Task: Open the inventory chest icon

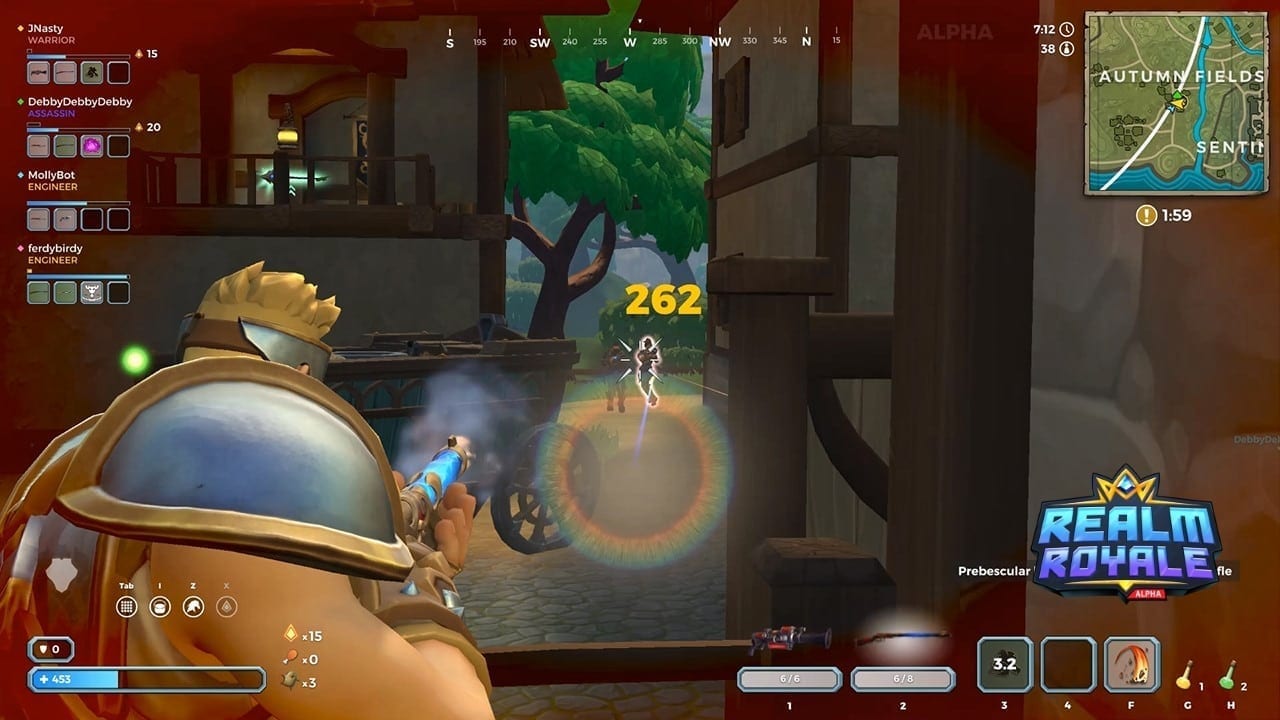Action: (160, 606)
